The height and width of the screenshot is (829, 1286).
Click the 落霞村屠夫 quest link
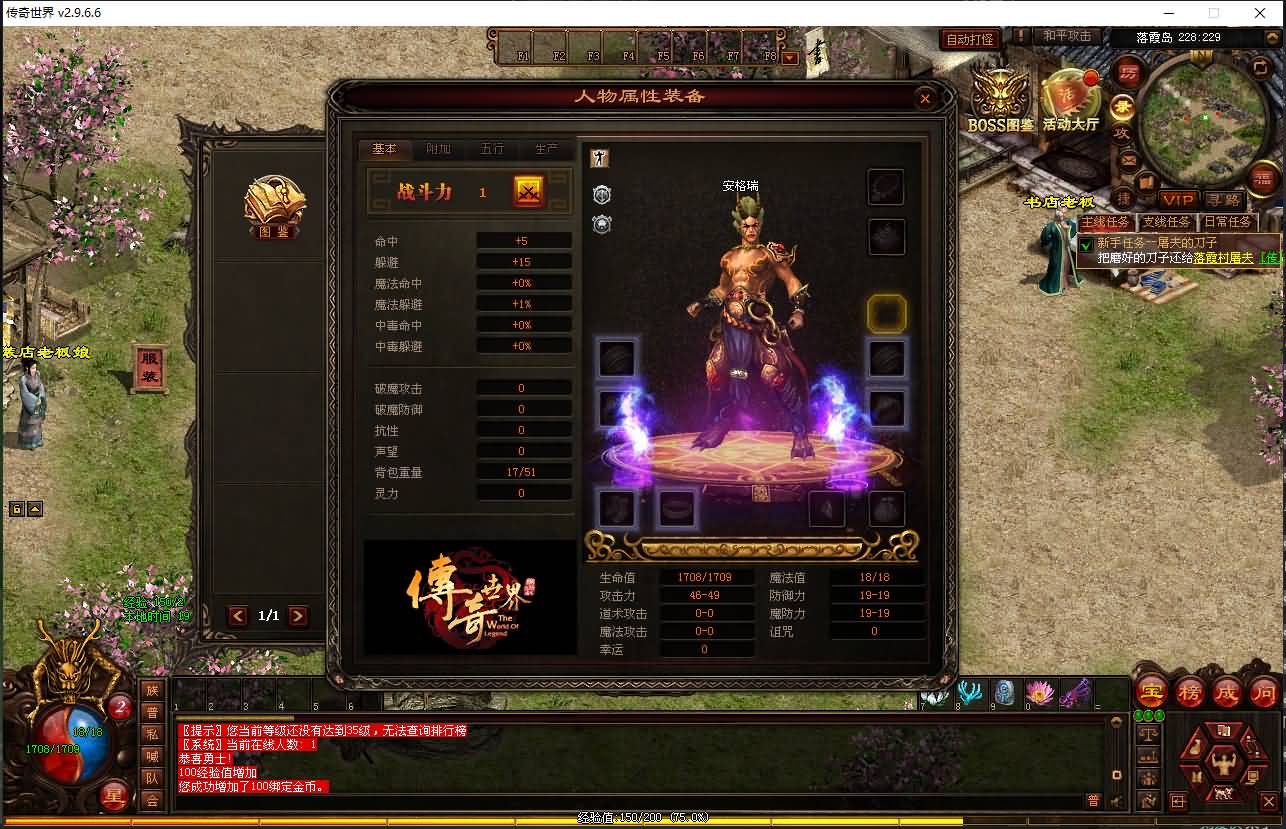1222,258
